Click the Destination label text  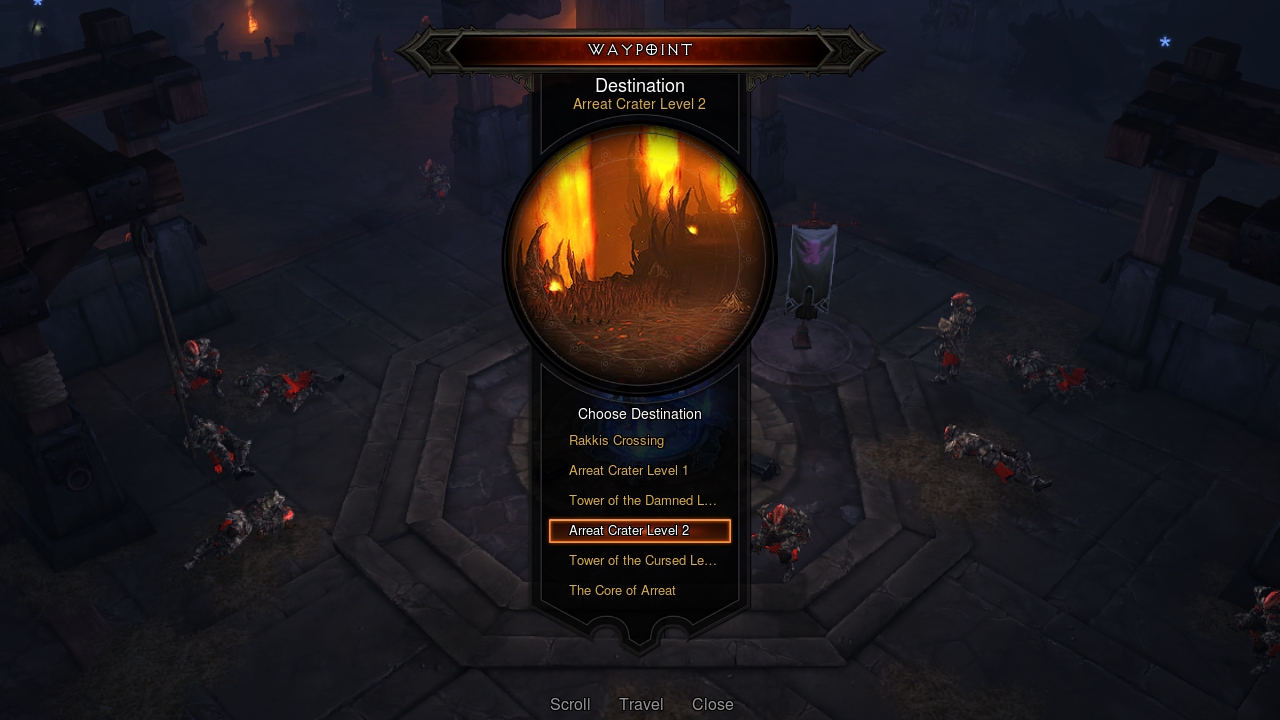[x=639, y=85]
